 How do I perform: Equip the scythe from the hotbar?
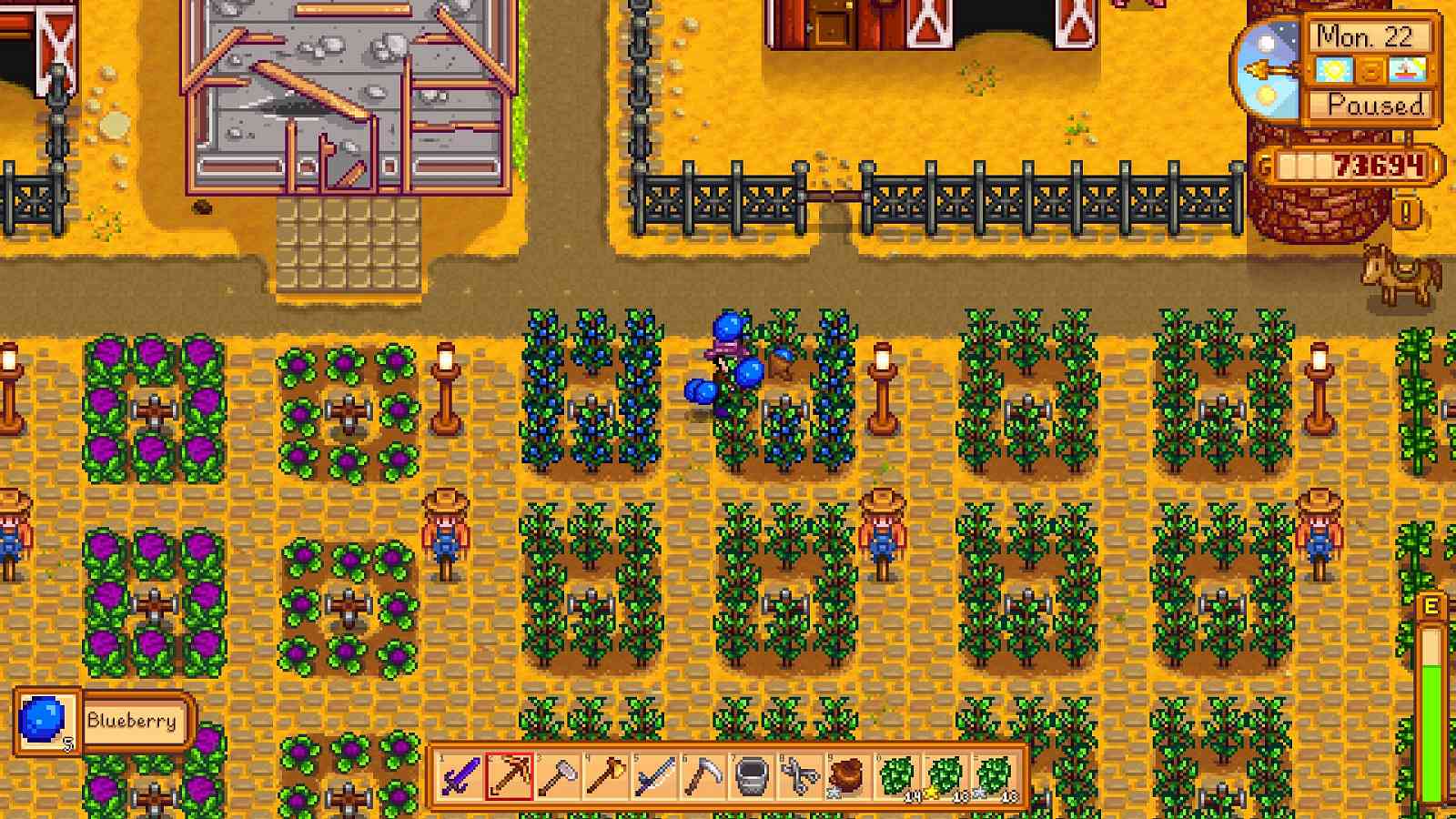[x=703, y=777]
